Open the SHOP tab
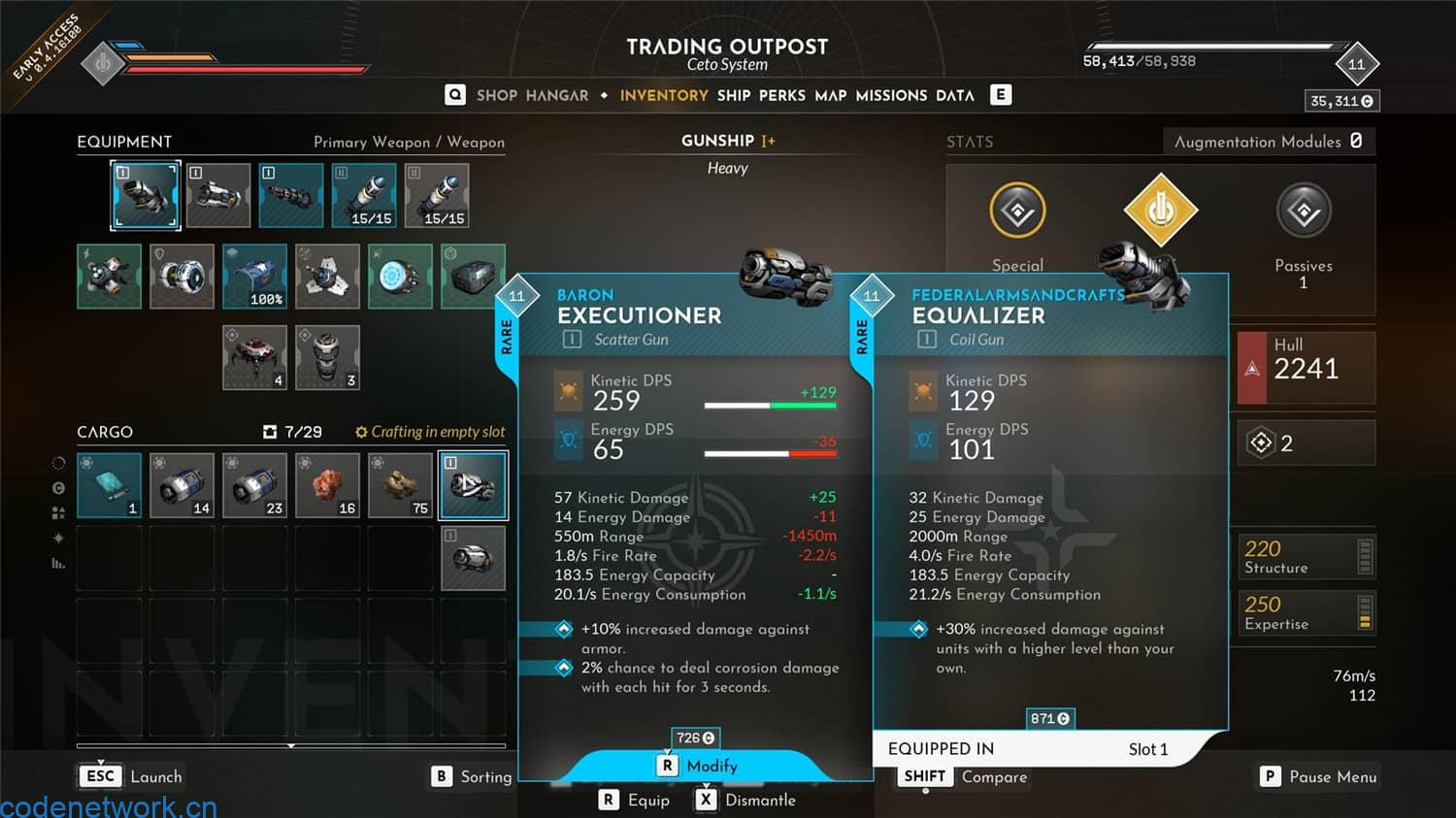Image resolution: width=1456 pixels, height=818 pixels. click(x=496, y=95)
